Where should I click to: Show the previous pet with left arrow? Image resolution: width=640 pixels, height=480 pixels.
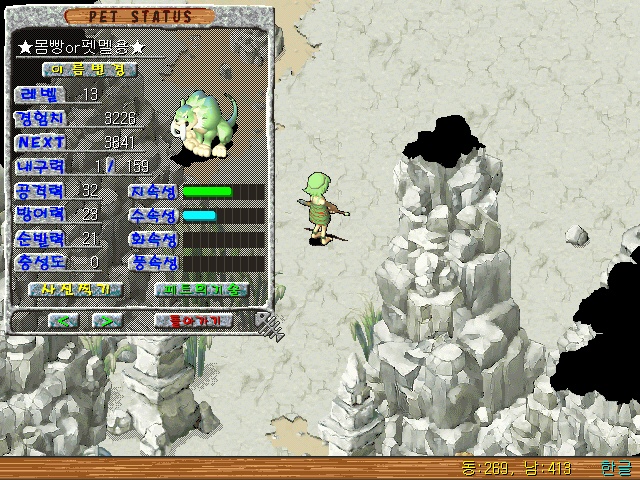coord(64,321)
